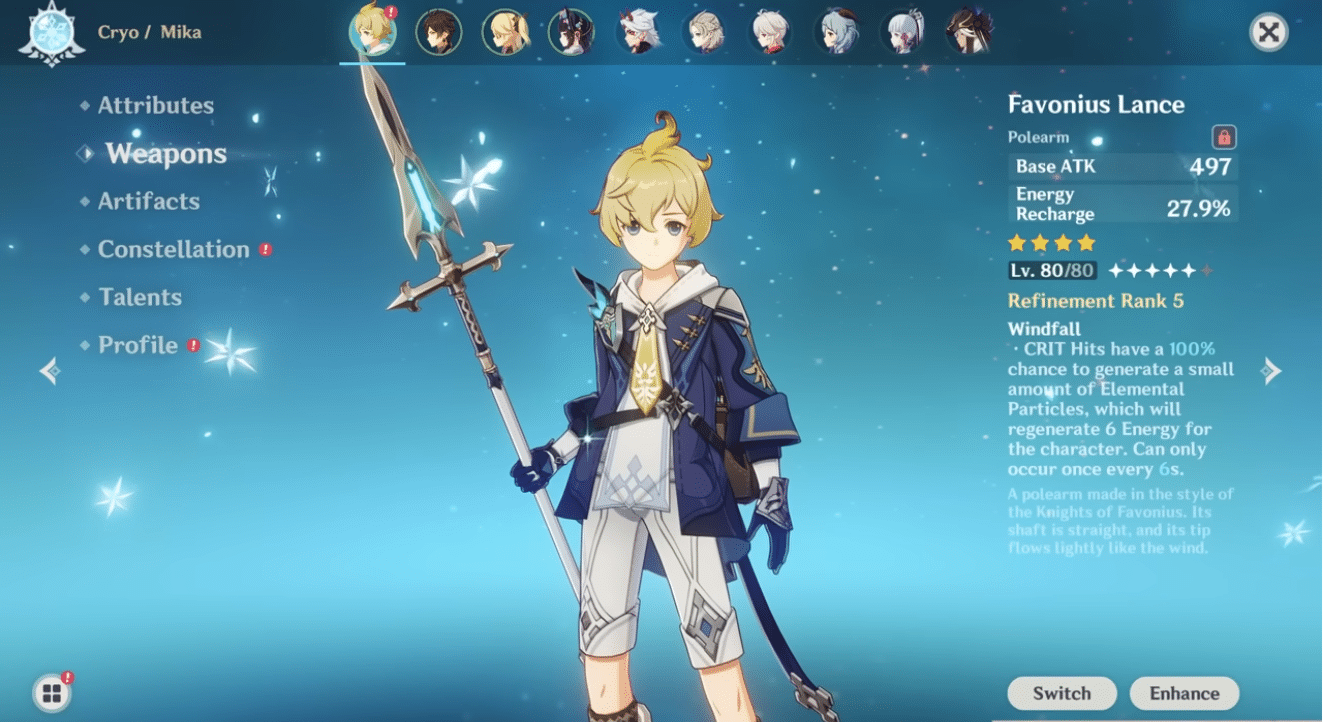Open the Profile section
1323x722 pixels.
click(136, 345)
